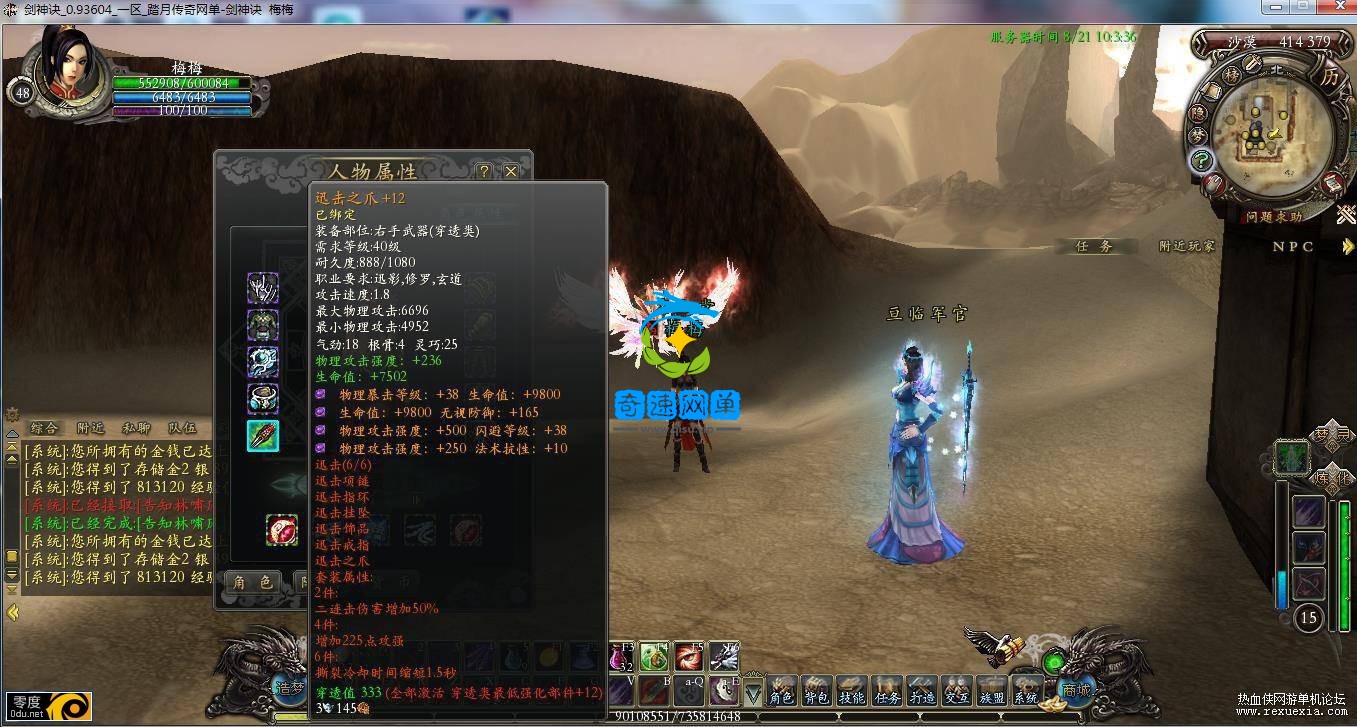The height and width of the screenshot is (727, 1357).
Task: Open the 任务 quest button in bottom bar
Action: (887, 690)
